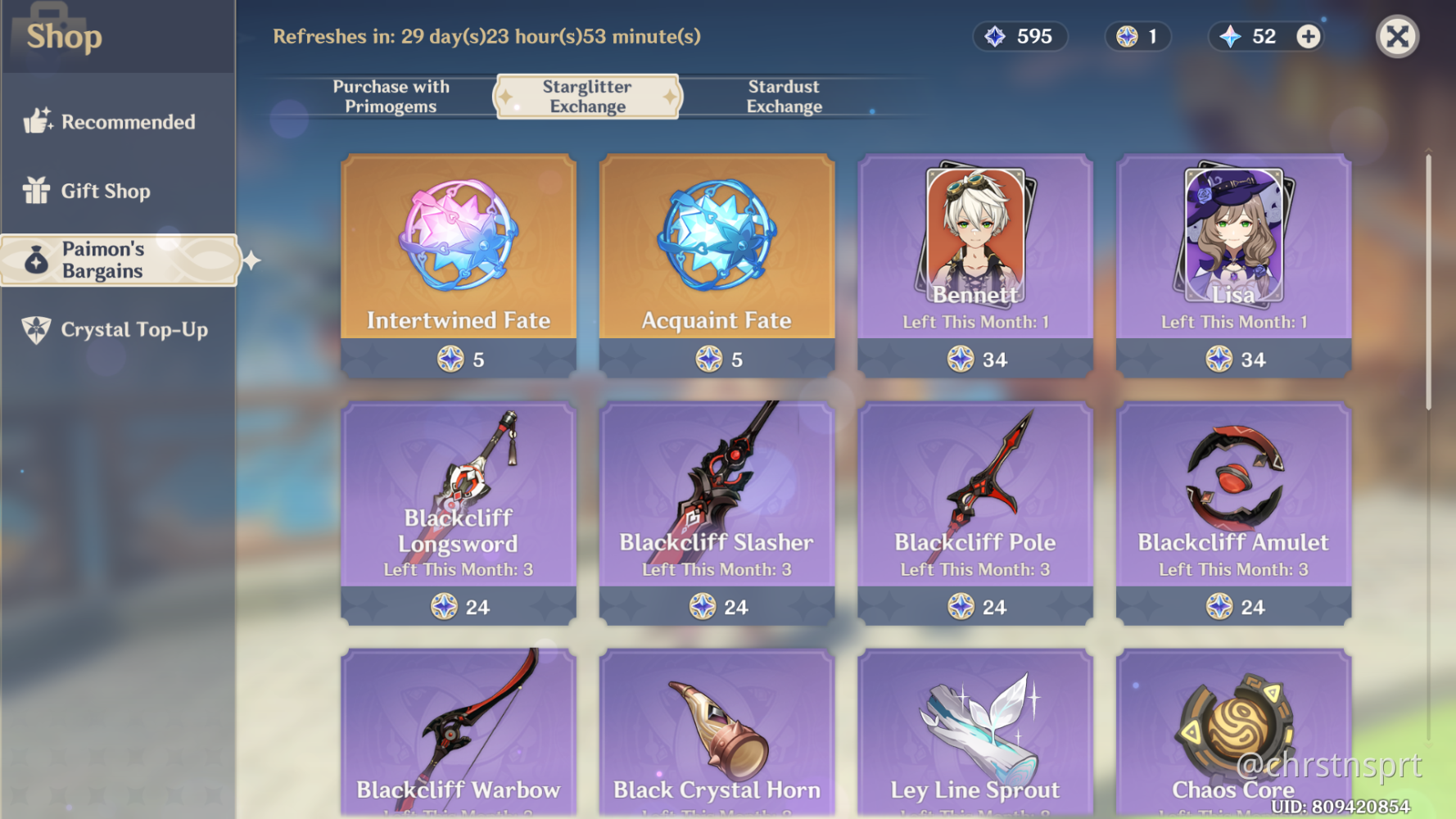Switch to the Purchase with Primogems tab

(x=391, y=96)
